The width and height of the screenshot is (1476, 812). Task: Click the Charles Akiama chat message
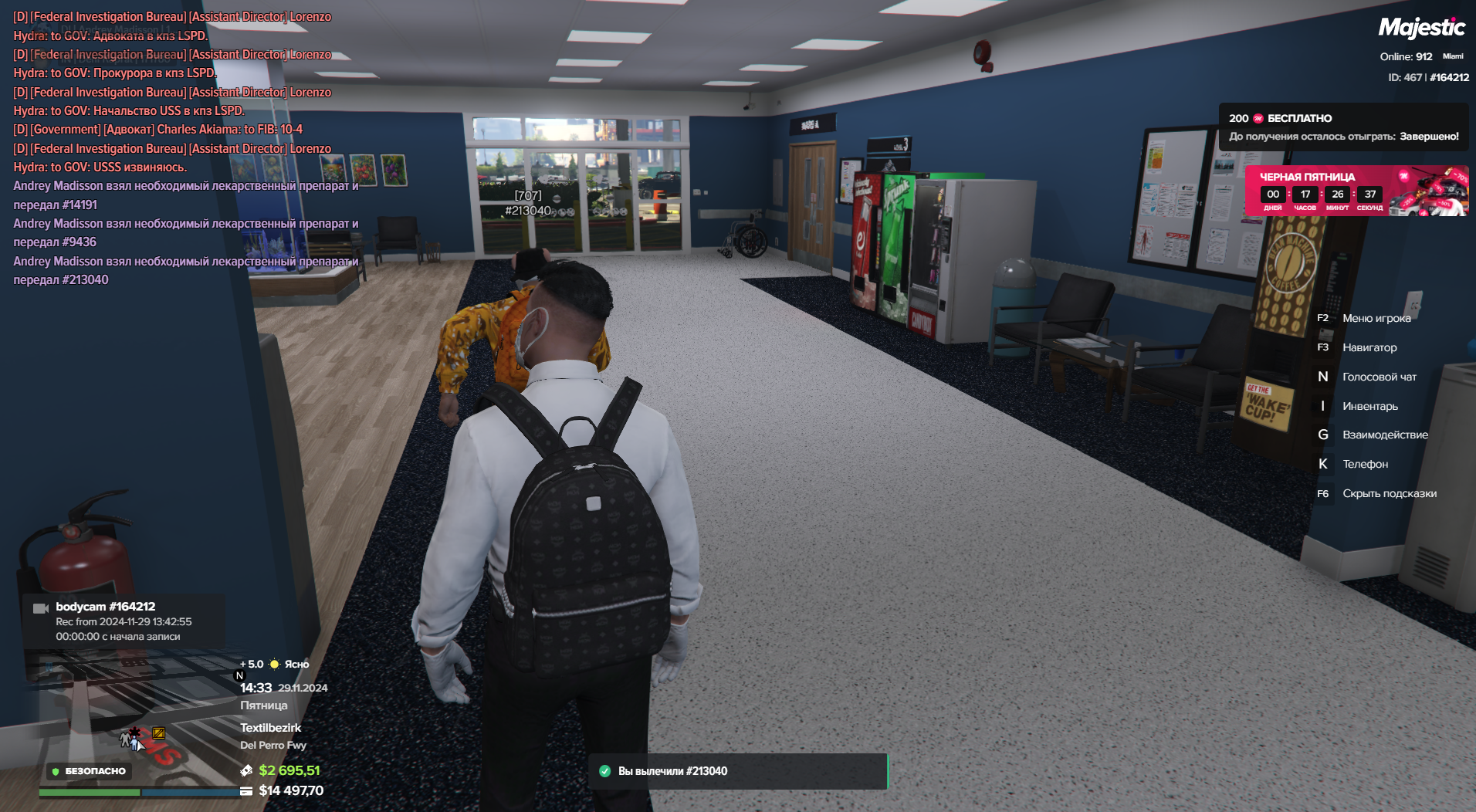pyautogui.click(x=157, y=130)
